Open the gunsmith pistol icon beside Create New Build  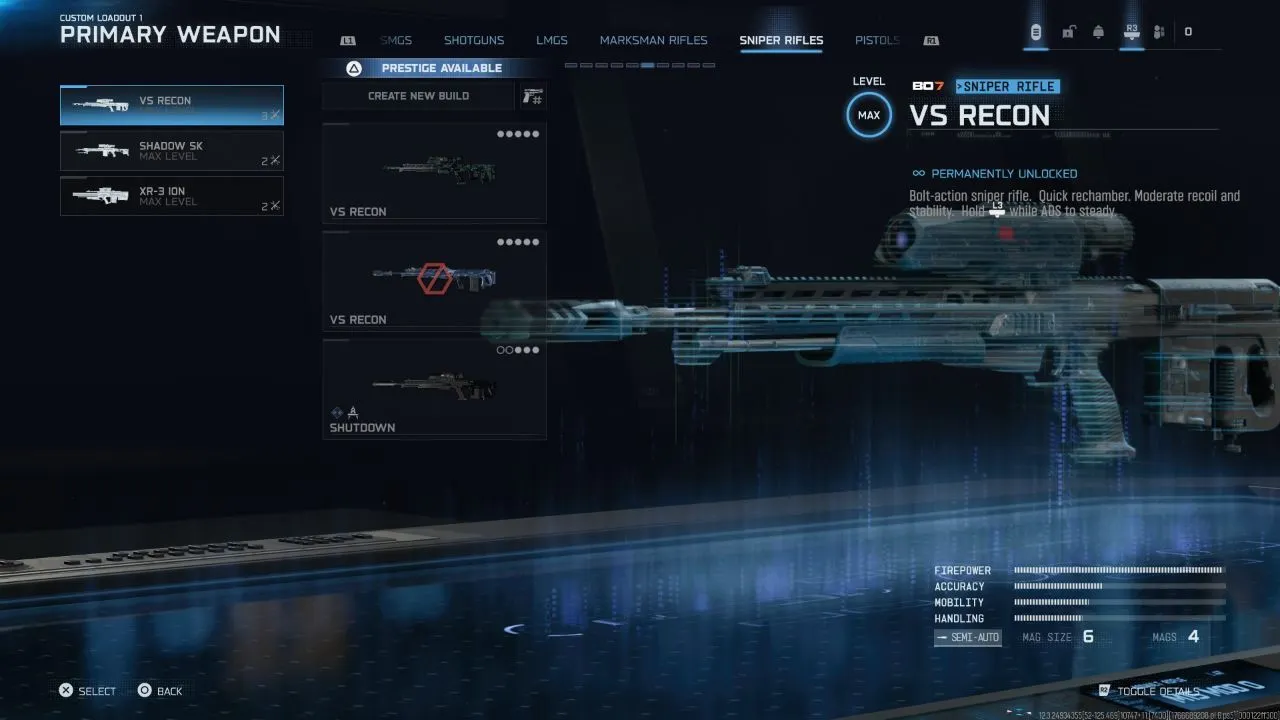pos(534,95)
